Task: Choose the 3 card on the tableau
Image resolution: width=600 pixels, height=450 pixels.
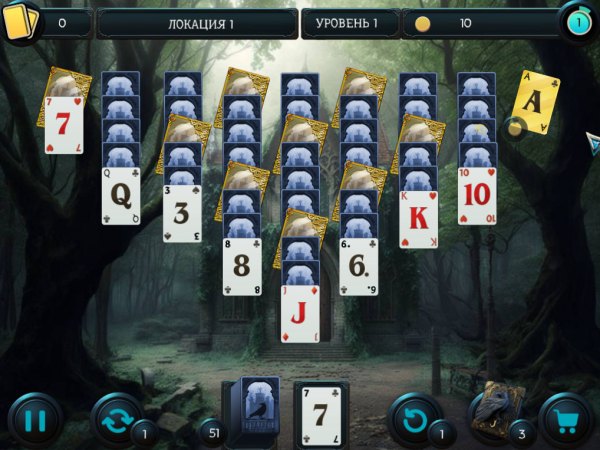Action: point(182,213)
